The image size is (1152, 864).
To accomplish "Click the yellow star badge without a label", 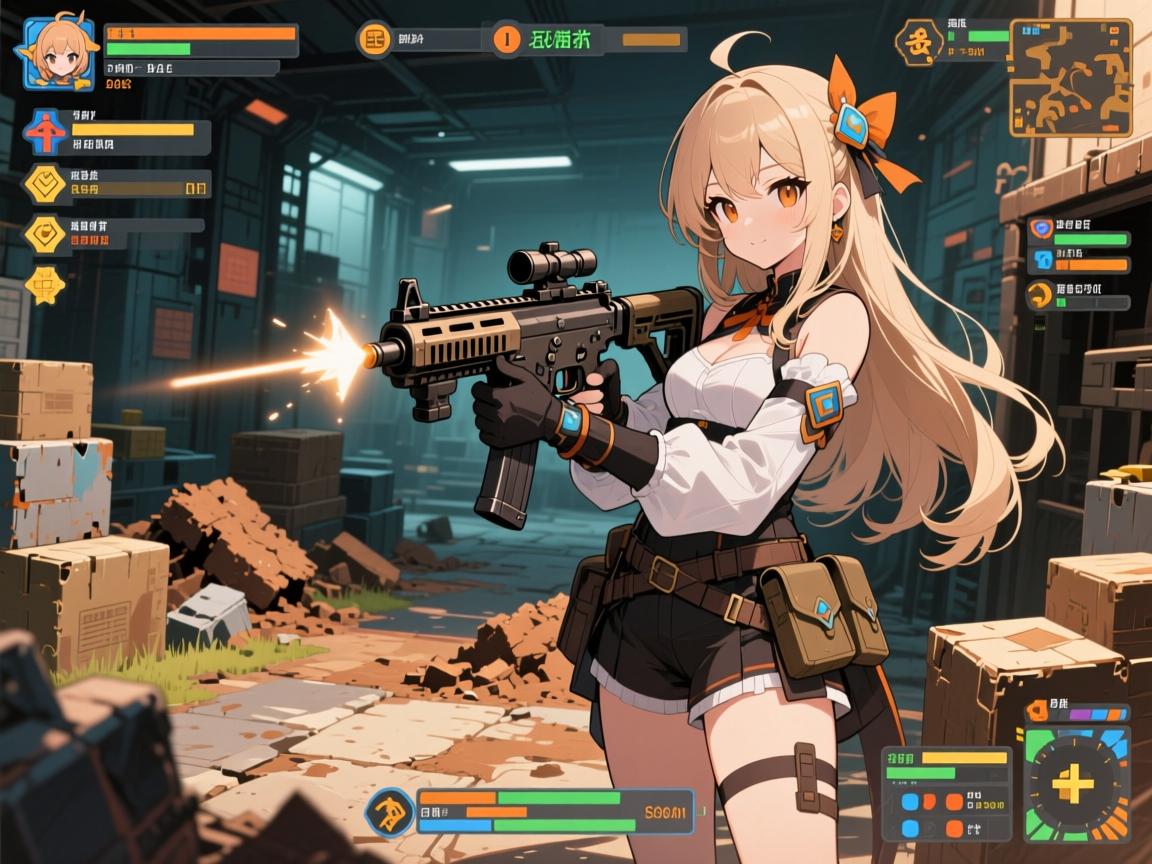I will coord(45,285).
